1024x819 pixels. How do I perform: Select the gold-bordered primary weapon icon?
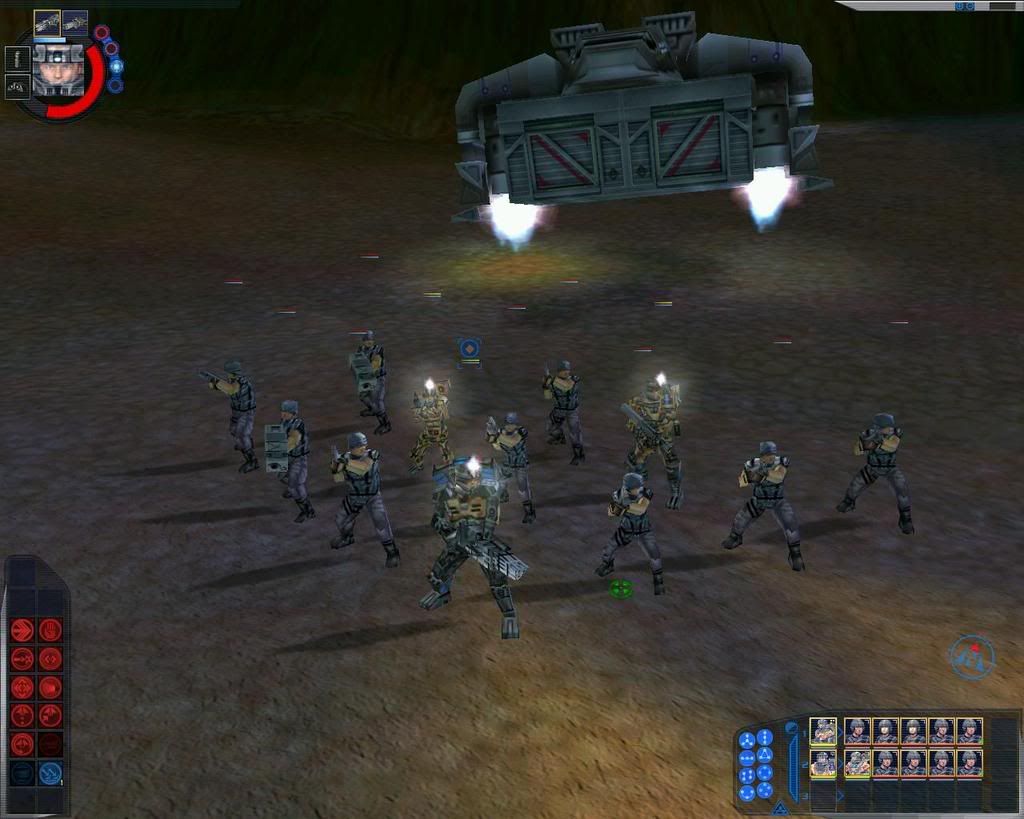coord(47,22)
